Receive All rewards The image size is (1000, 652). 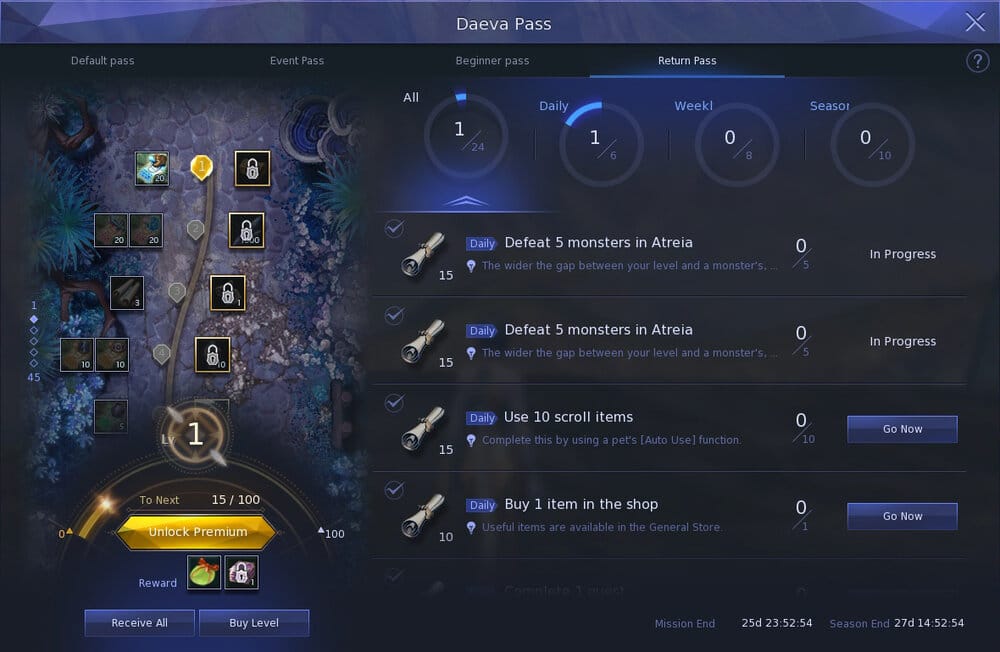tap(139, 623)
